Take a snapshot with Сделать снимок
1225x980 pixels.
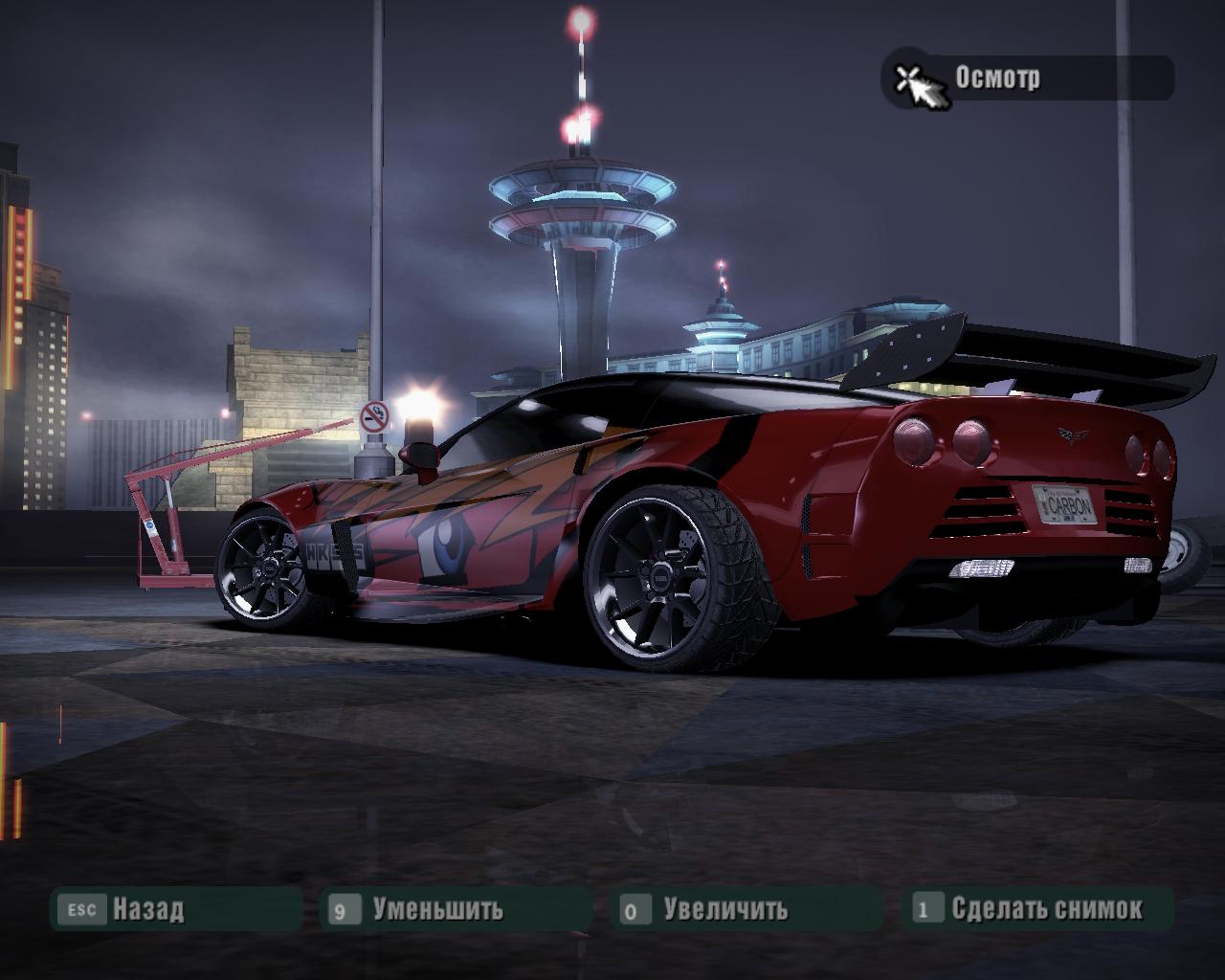[1046, 908]
